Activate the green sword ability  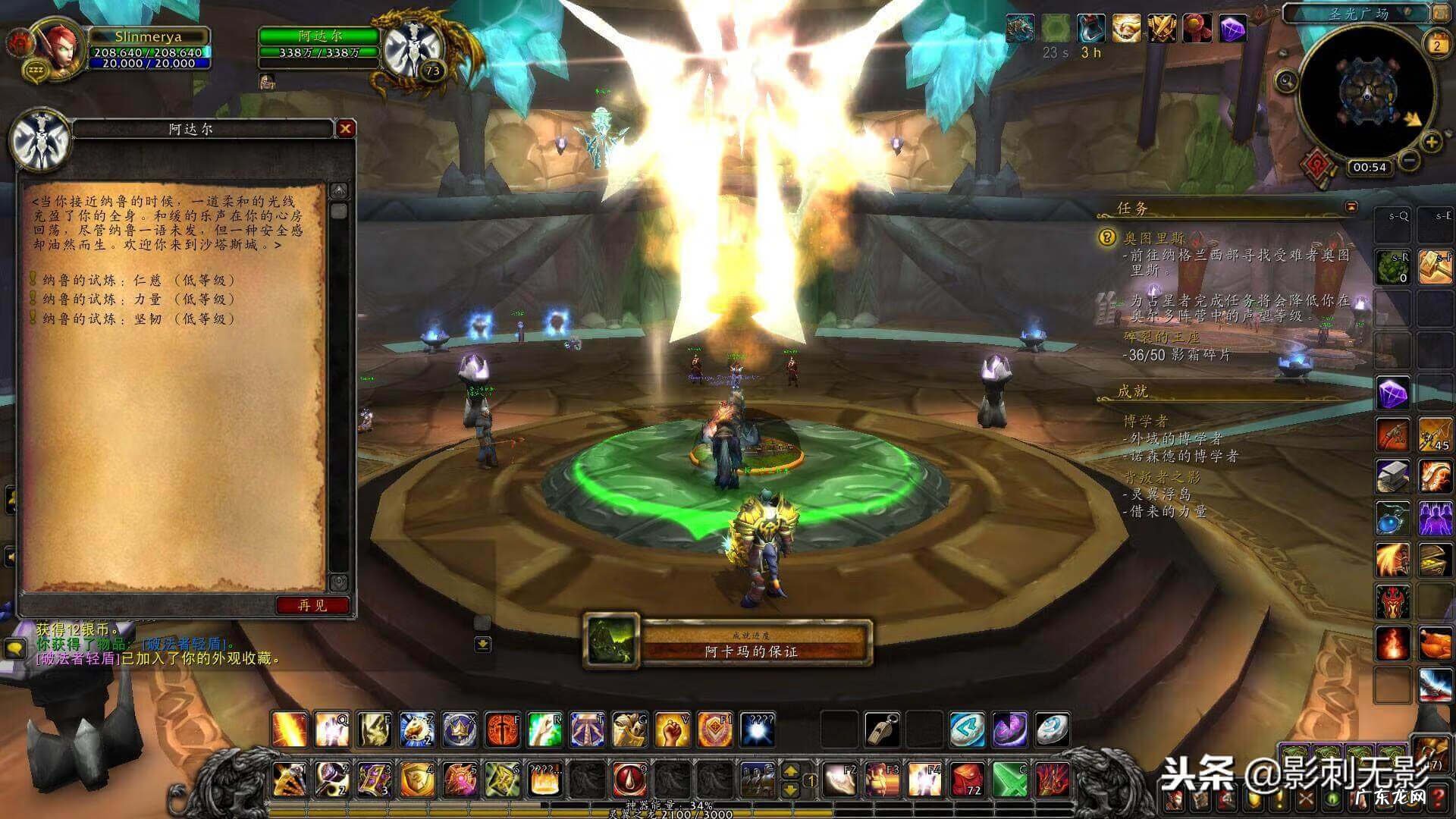click(x=1009, y=779)
